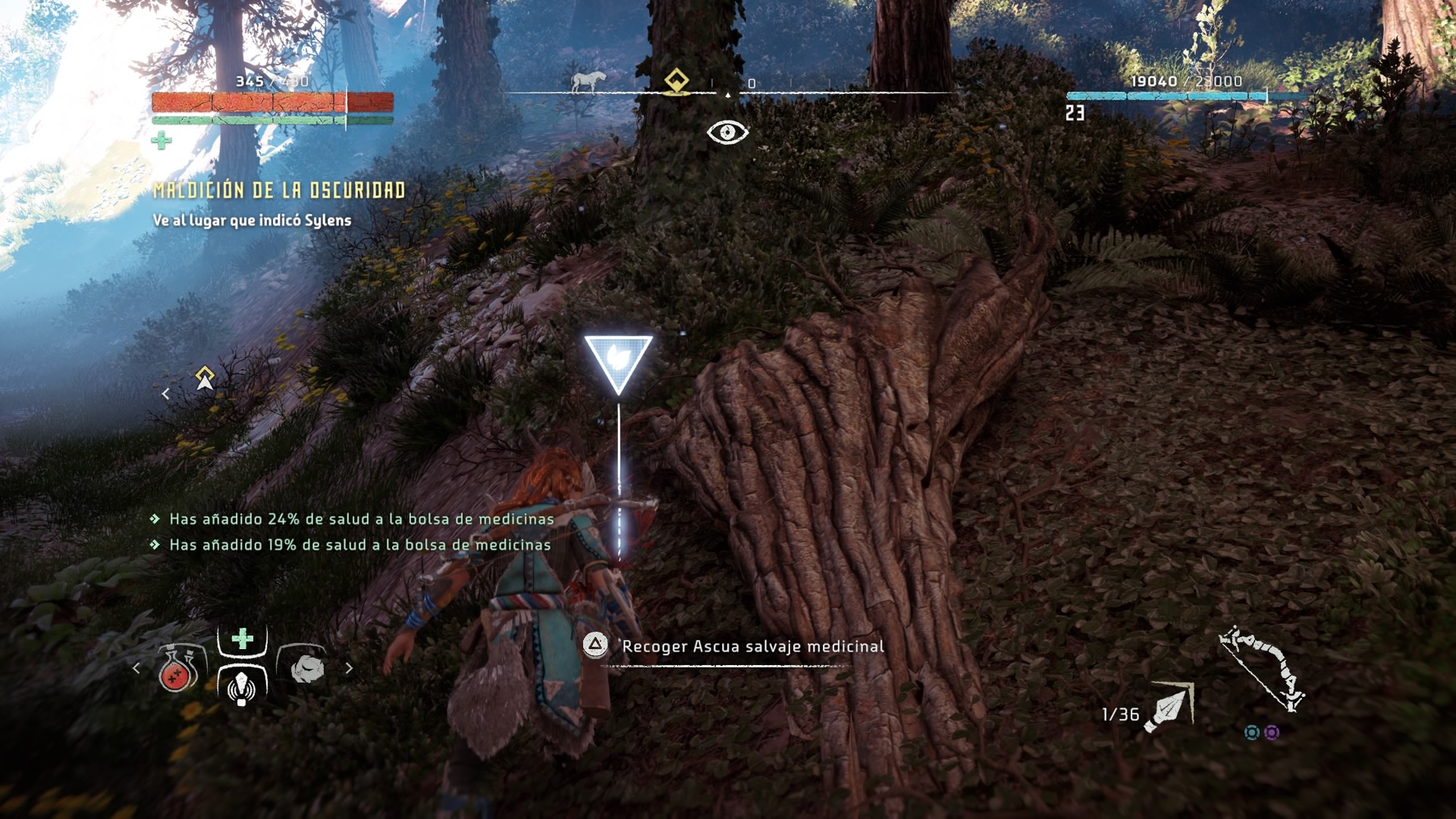The width and height of the screenshot is (1456, 819).
Task: Cycle tools with the left arrow
Action: coord(136,668)
